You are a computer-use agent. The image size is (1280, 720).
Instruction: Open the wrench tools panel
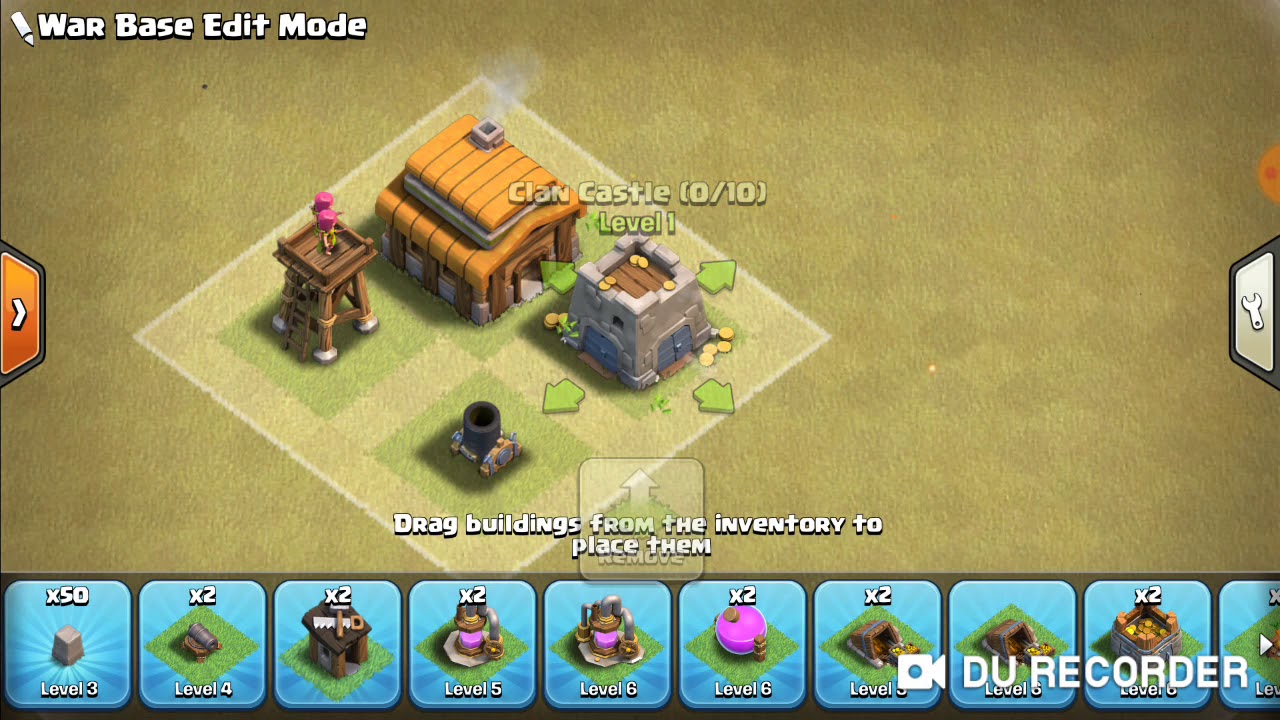click(1255, 312)
